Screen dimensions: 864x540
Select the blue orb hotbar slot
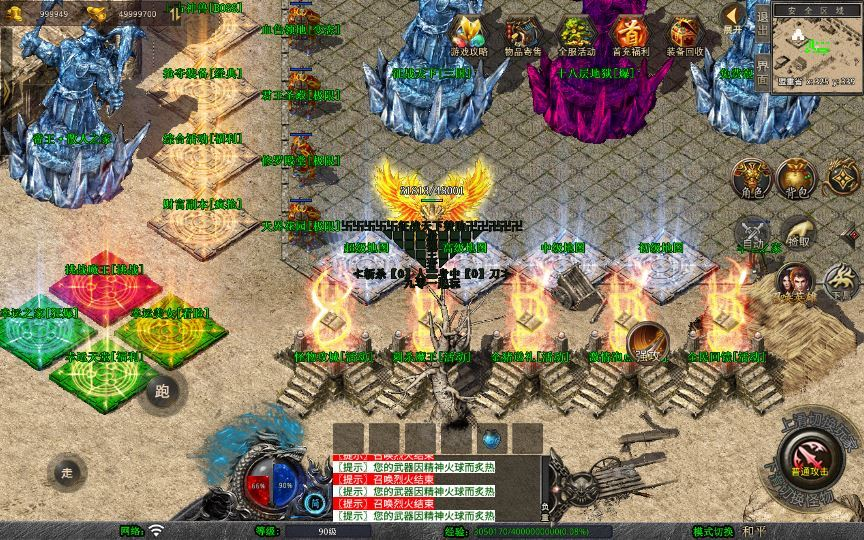(491, 438)
